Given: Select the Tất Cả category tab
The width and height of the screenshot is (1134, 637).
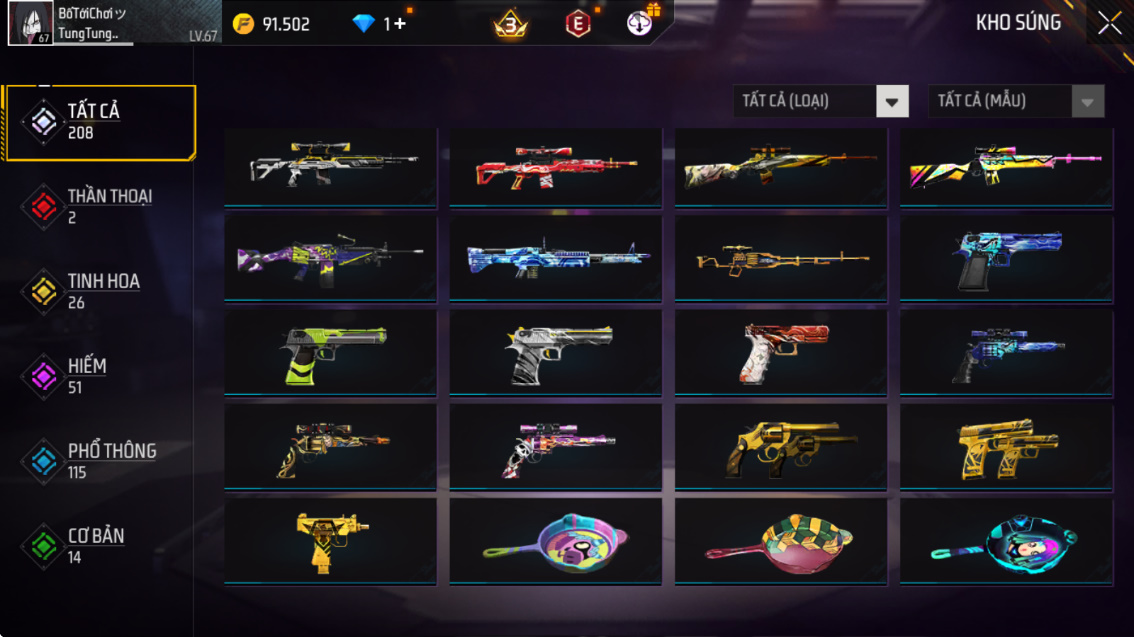Looking at the screenshot, I should (99, 122).
